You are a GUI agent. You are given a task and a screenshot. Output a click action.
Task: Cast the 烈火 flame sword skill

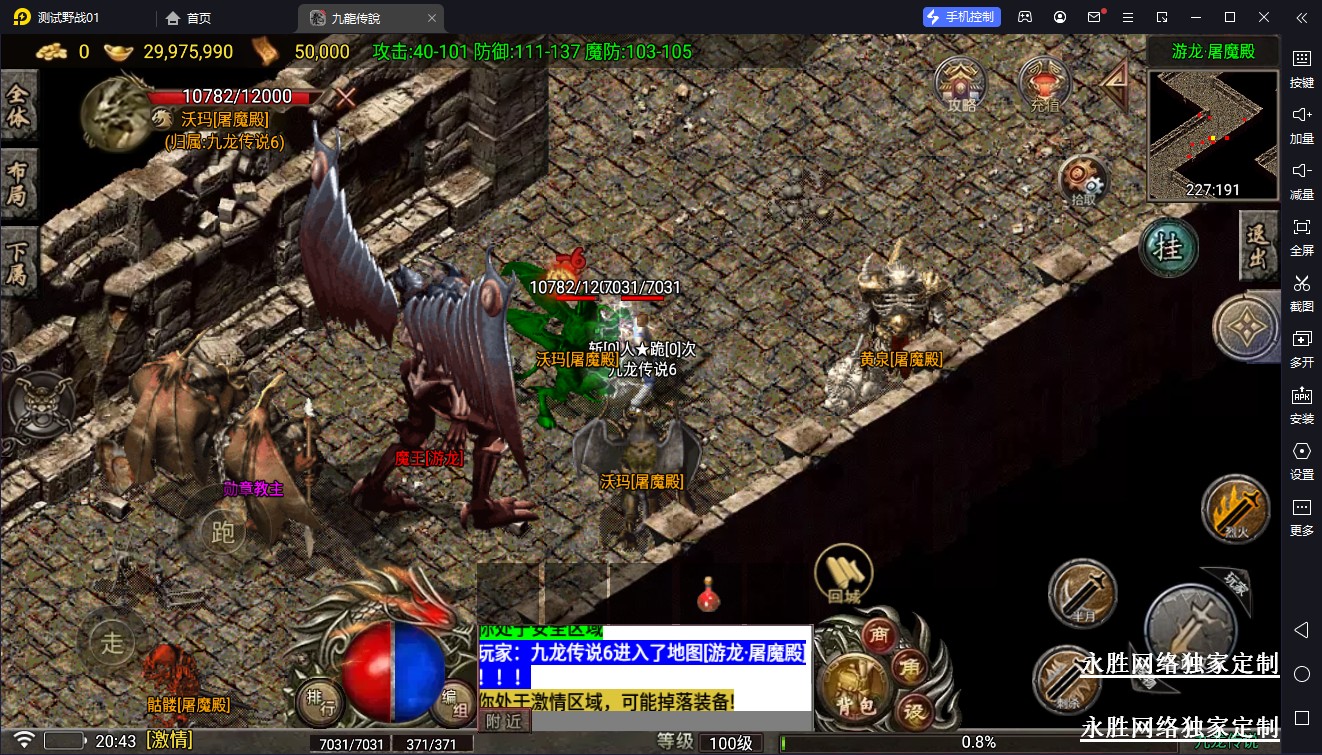(x=1236, y=508)
